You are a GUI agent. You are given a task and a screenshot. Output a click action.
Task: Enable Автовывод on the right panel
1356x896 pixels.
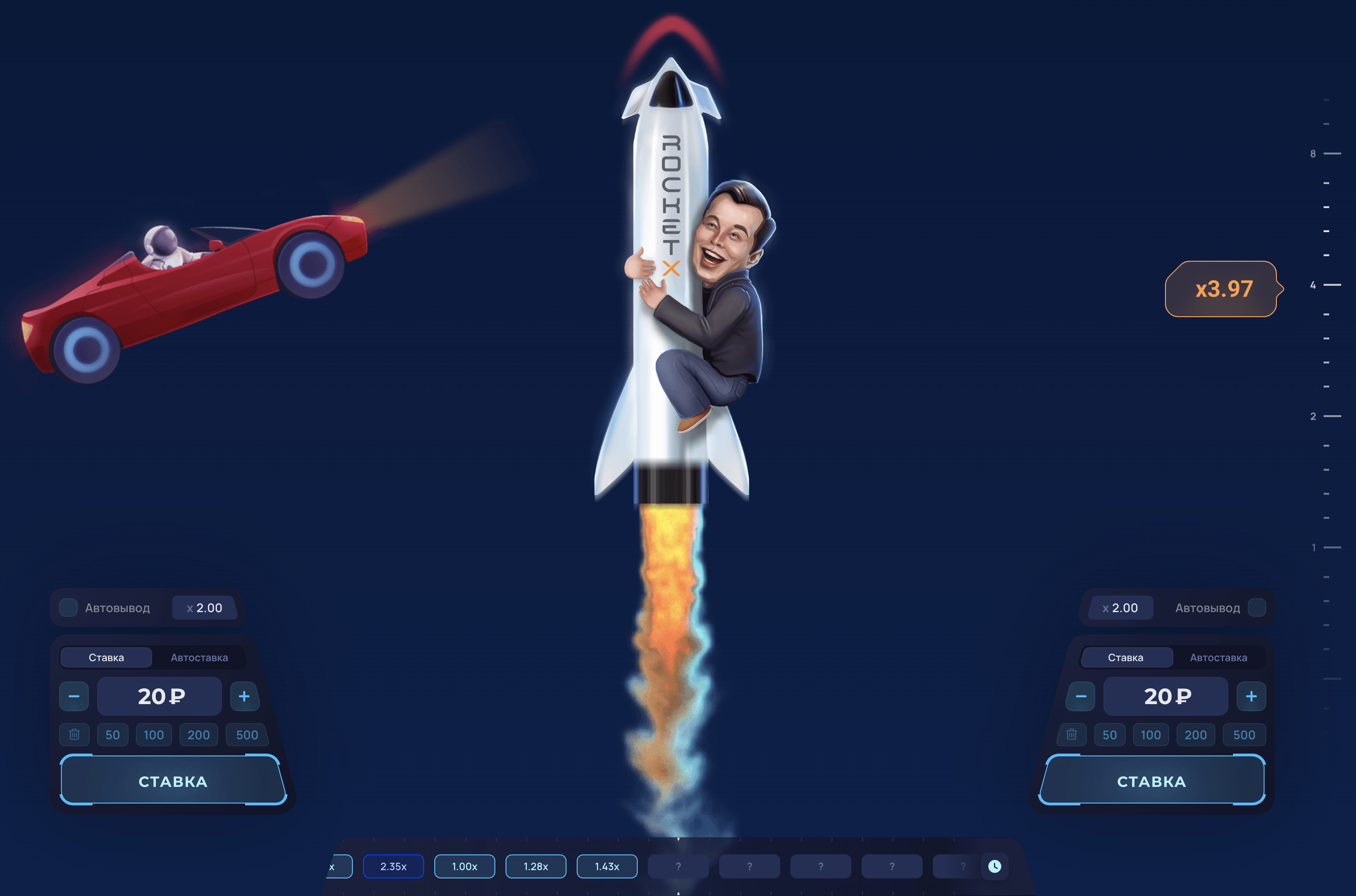point(1257,608)
